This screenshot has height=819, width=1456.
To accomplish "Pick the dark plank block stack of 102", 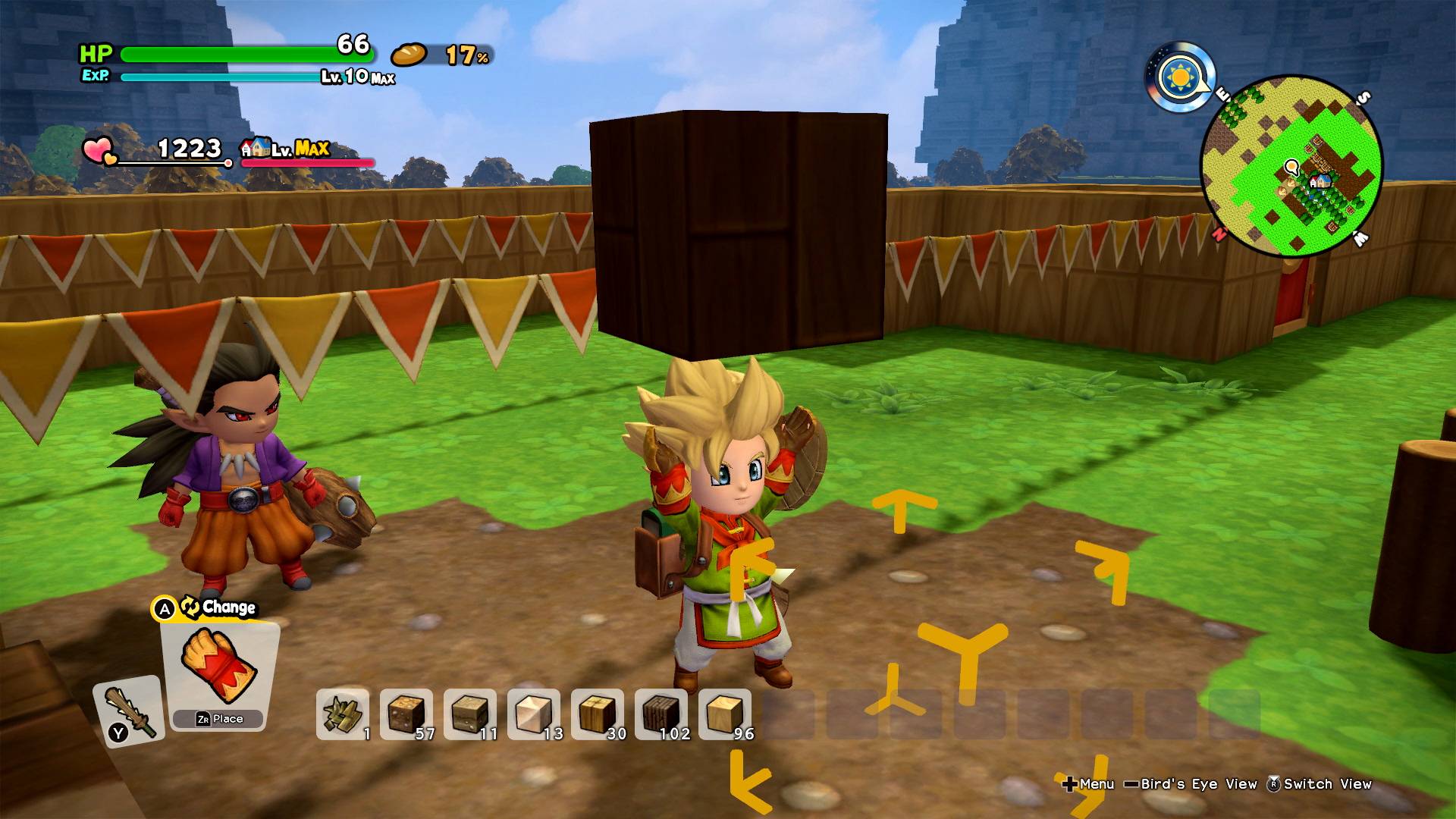I will [661, 714].
